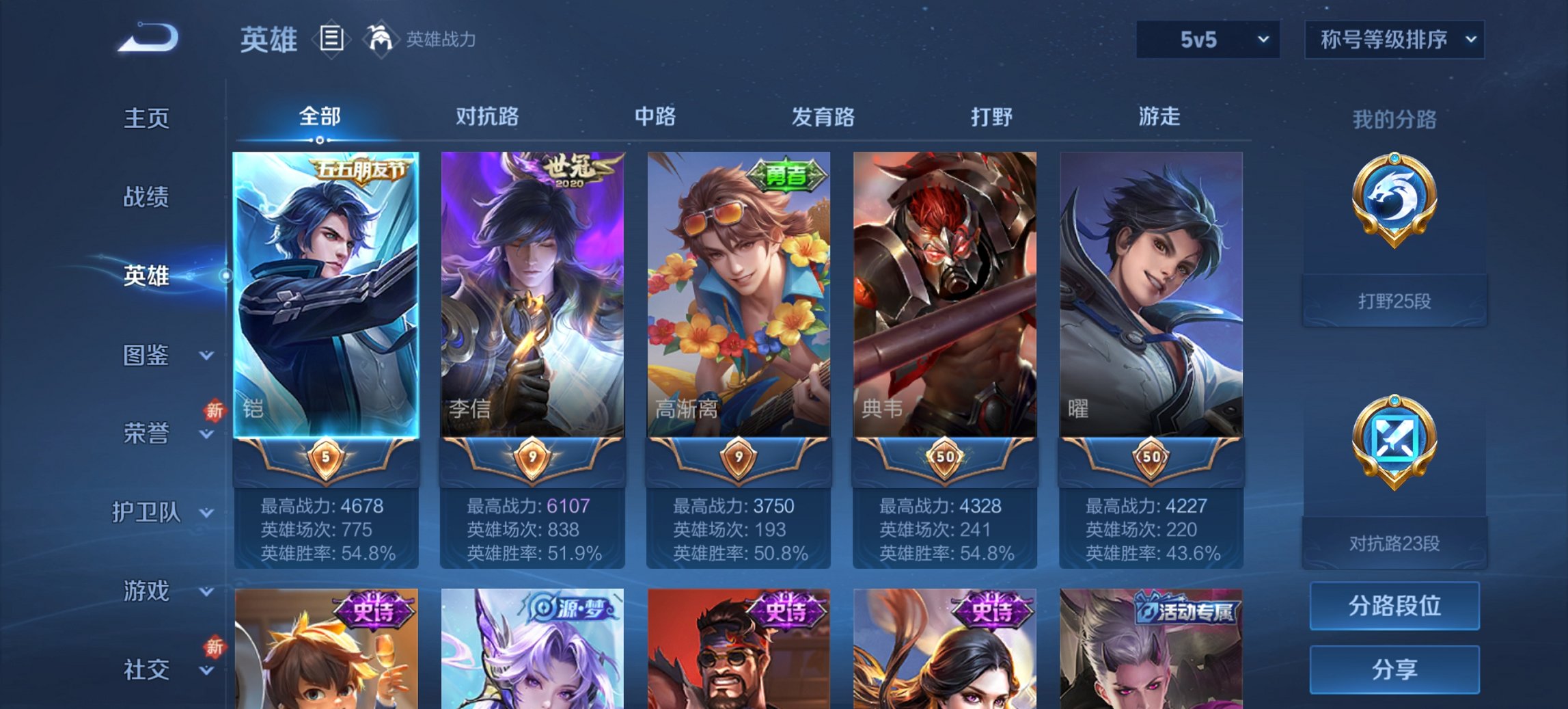Click the hero list icon beside 英雄 title
The image size is (1568, 709).
(332, 40)
